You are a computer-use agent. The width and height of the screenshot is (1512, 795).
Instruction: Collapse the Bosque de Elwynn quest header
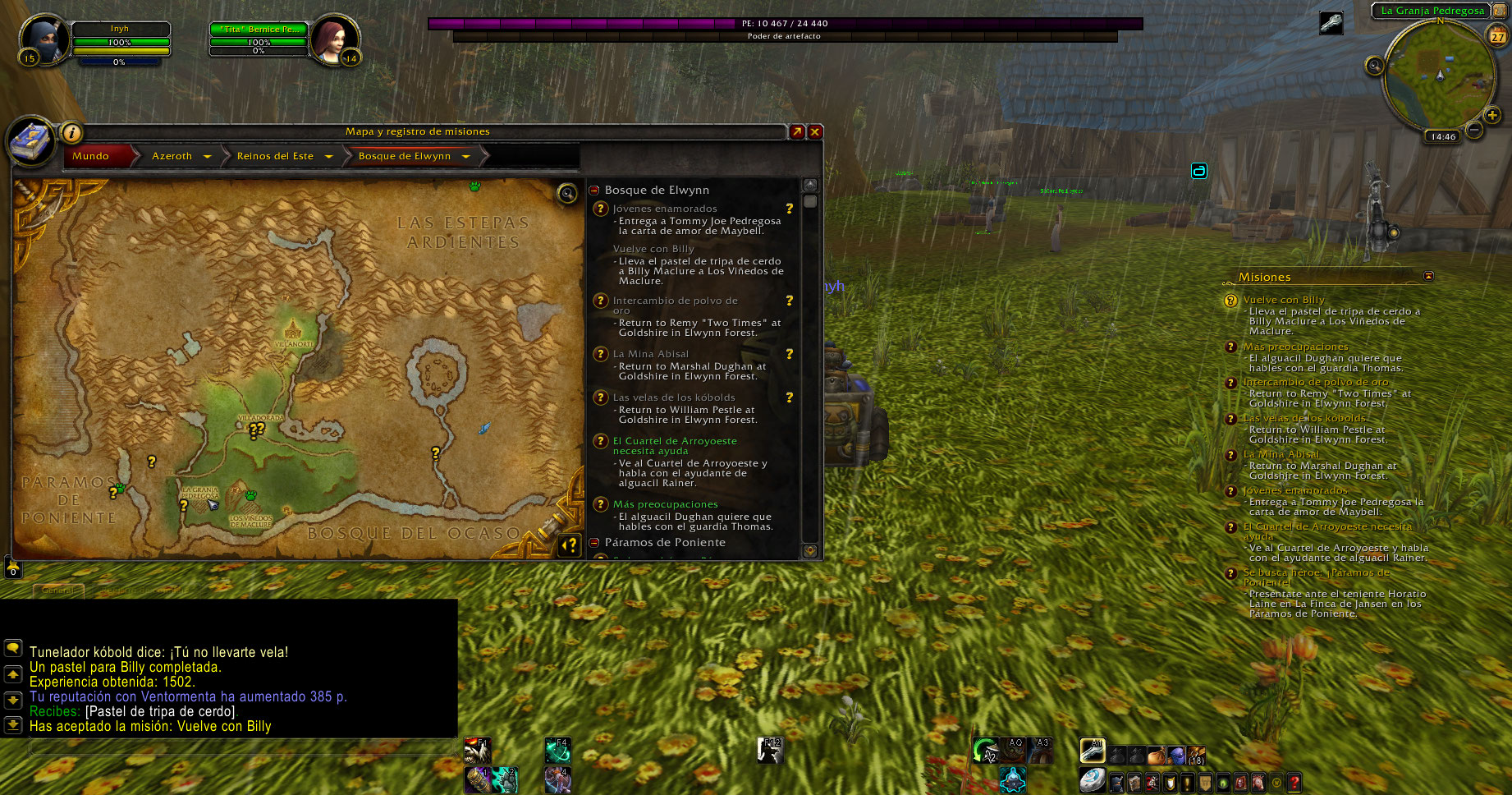click(x=594, y=190)
